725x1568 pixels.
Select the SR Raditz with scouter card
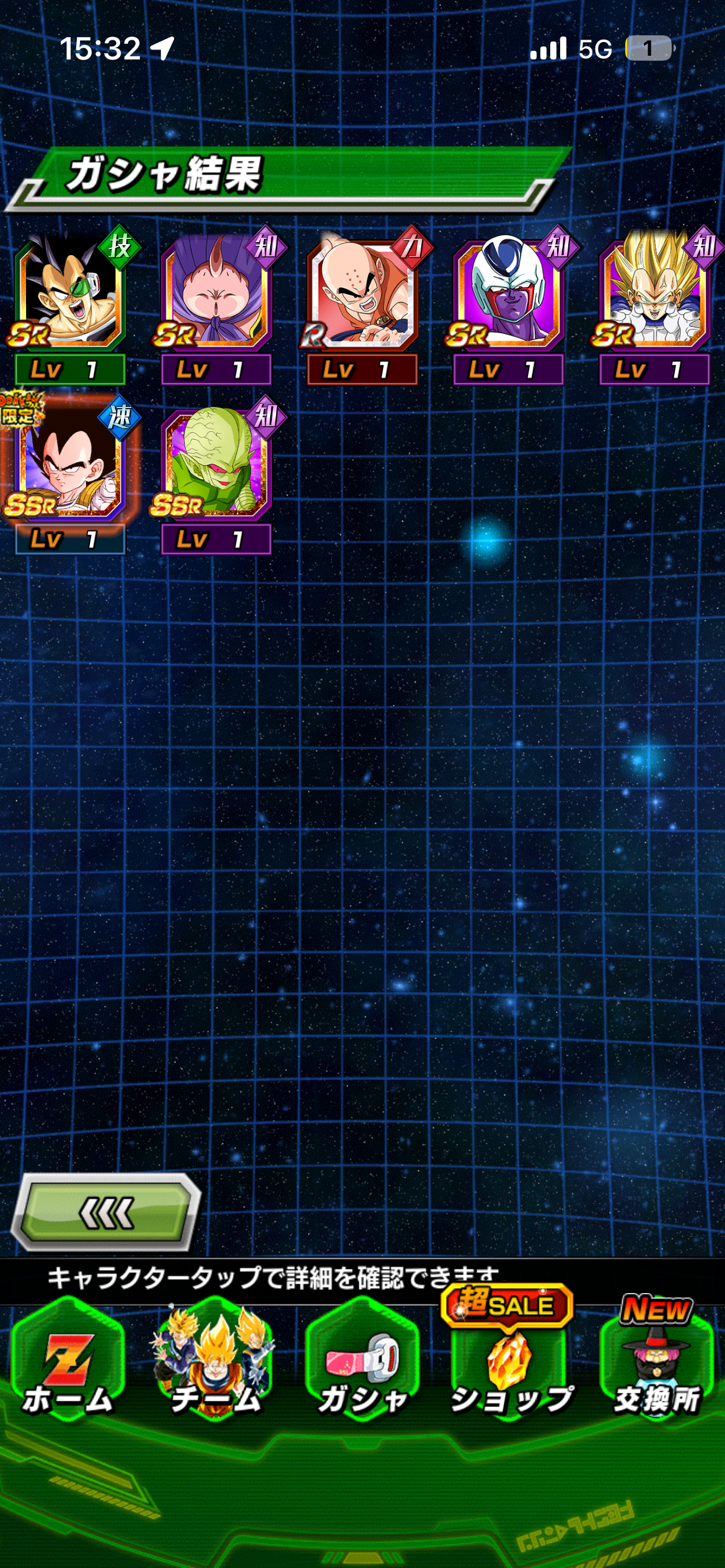click(x=69, y=292)
